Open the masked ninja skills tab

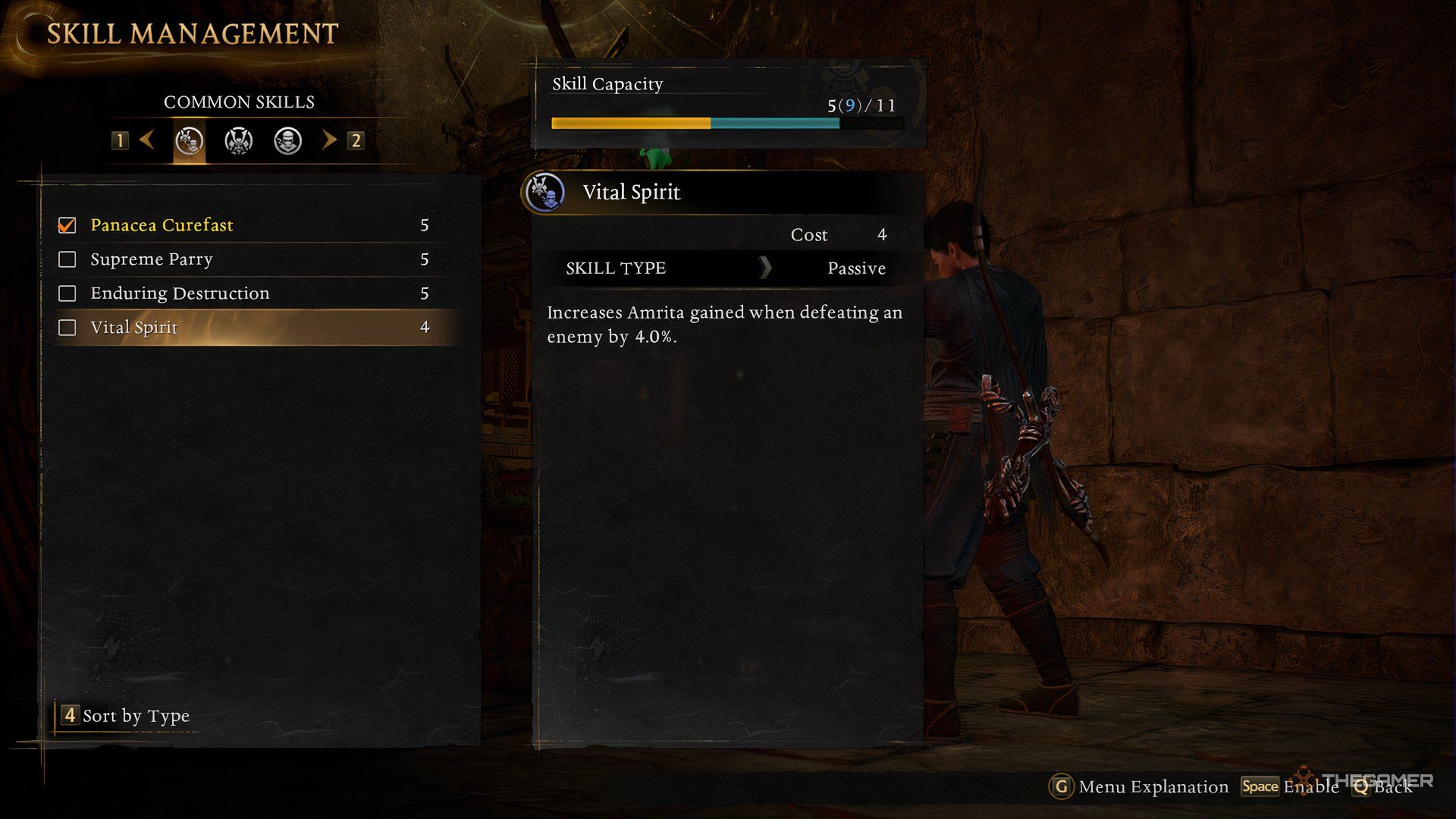click(x=287, y=140)
